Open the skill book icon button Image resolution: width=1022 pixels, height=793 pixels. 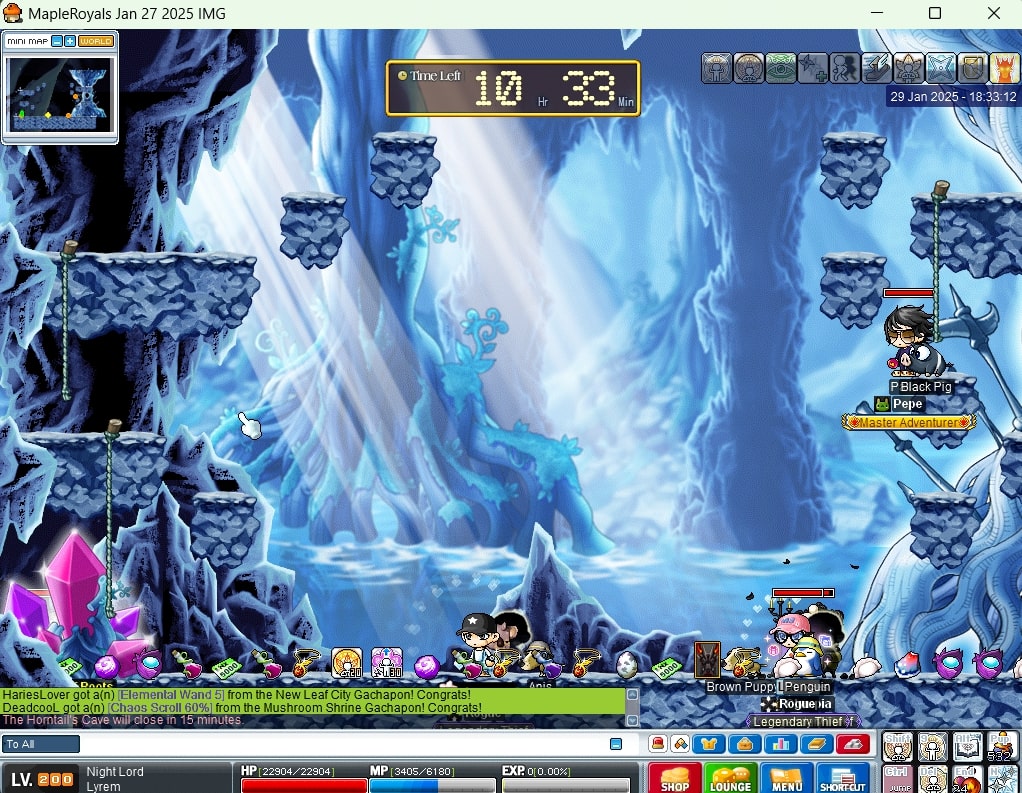click(814, 743)
